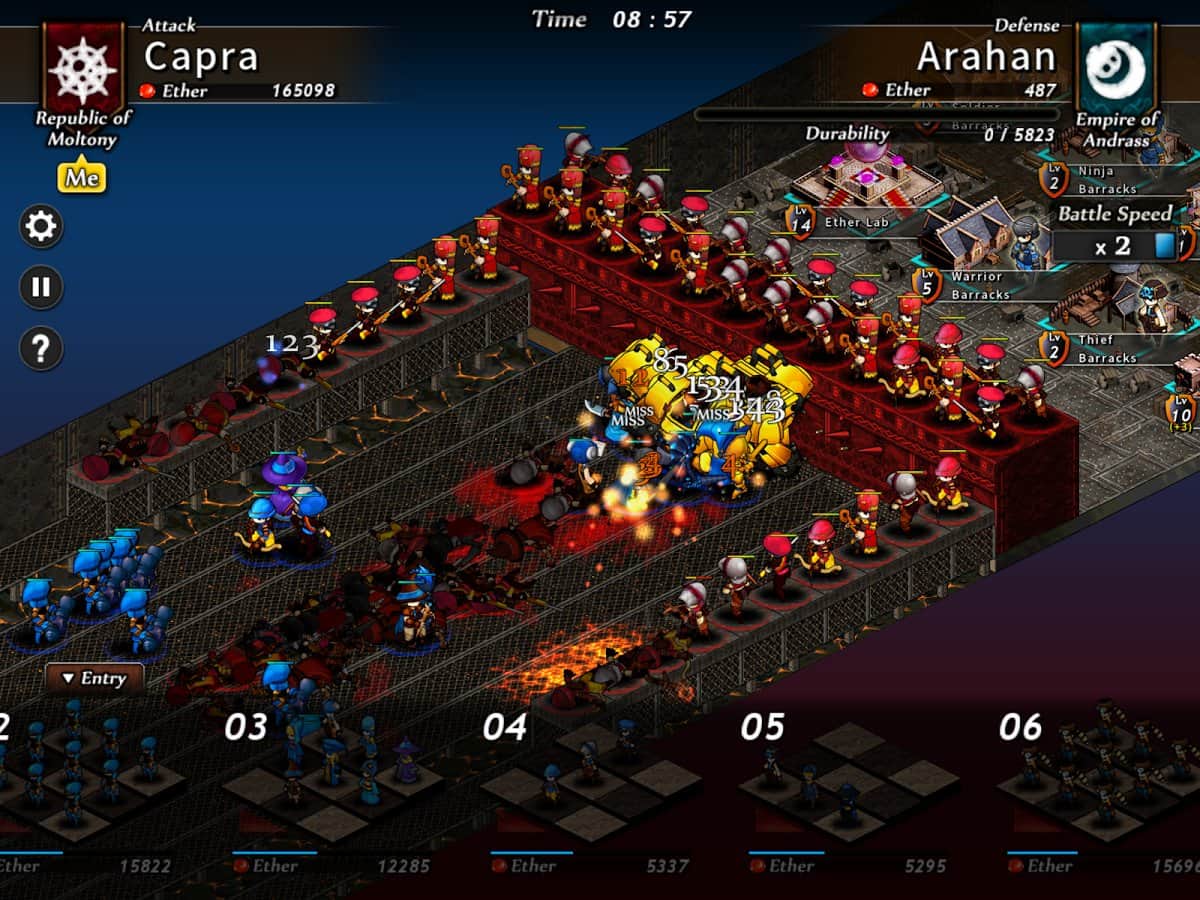
Task: Open the gear settings menu
Action: click(x=41, y=227)
